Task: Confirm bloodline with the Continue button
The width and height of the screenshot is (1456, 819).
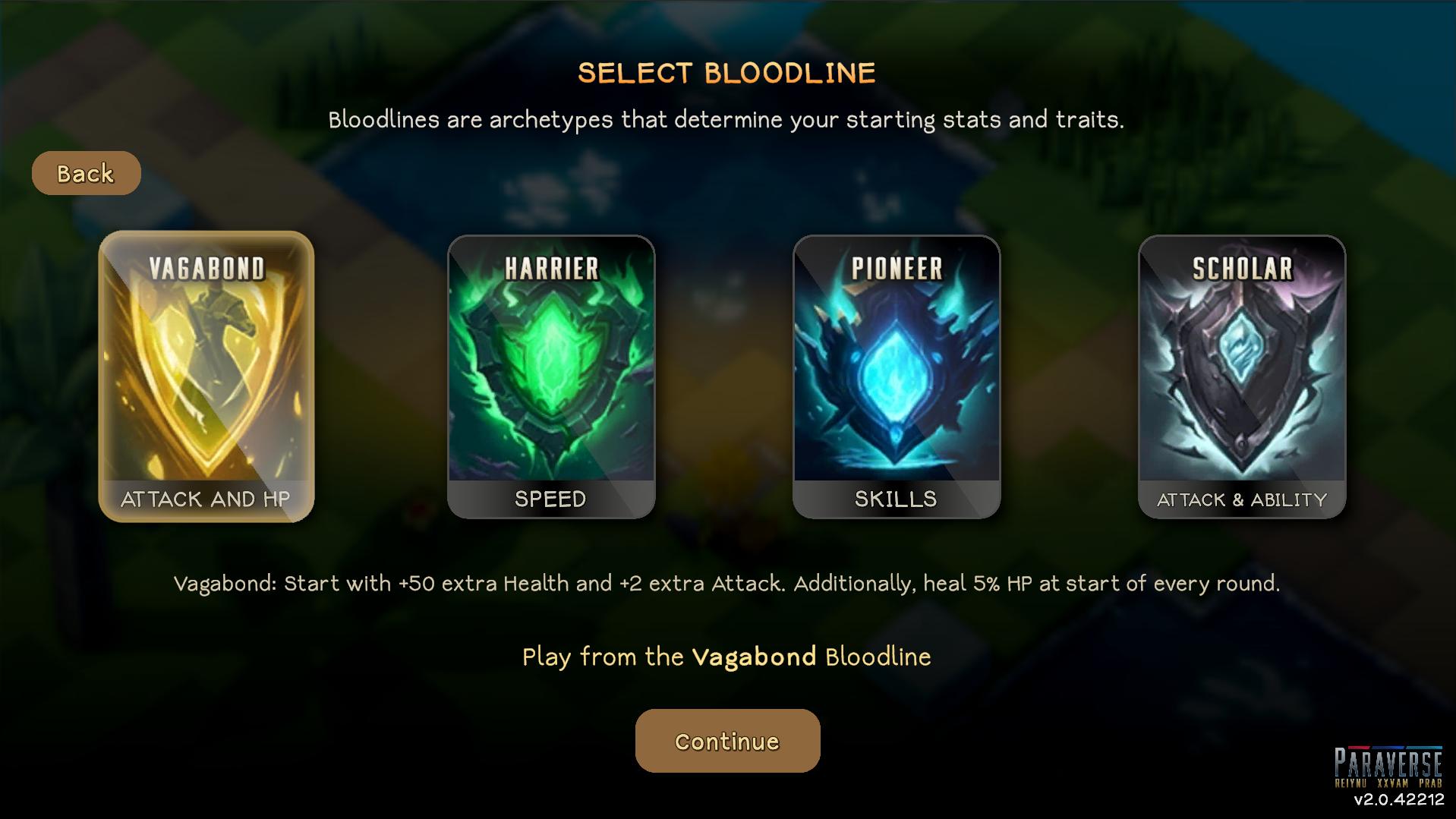Action: [727, 741]
